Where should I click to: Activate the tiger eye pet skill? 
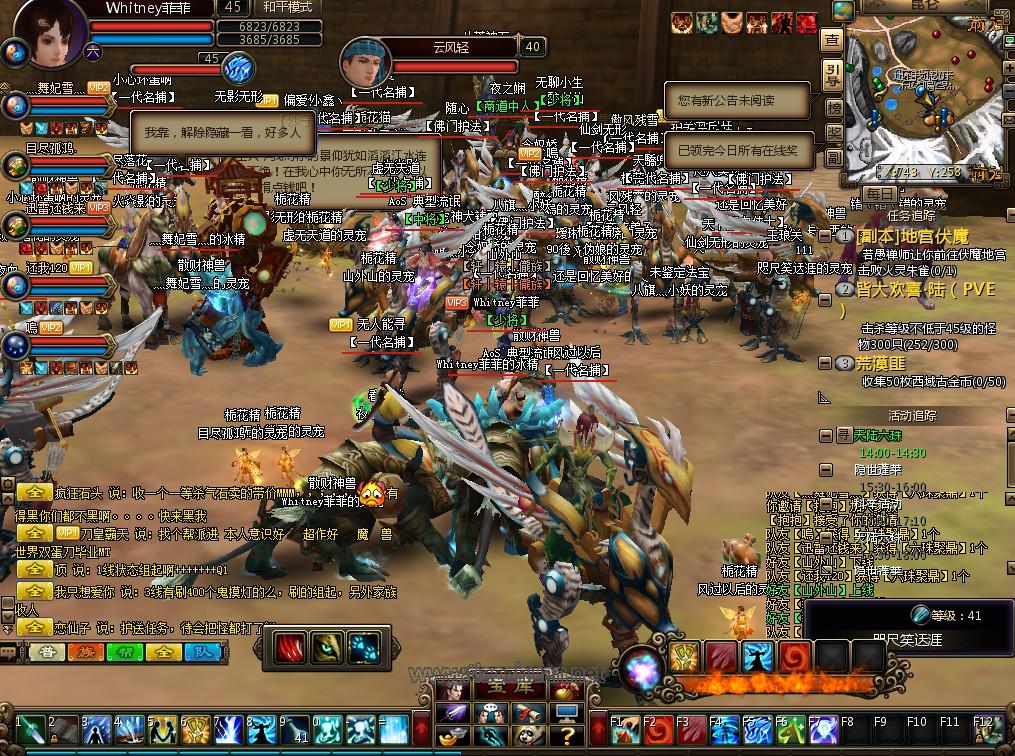point(329,649)
